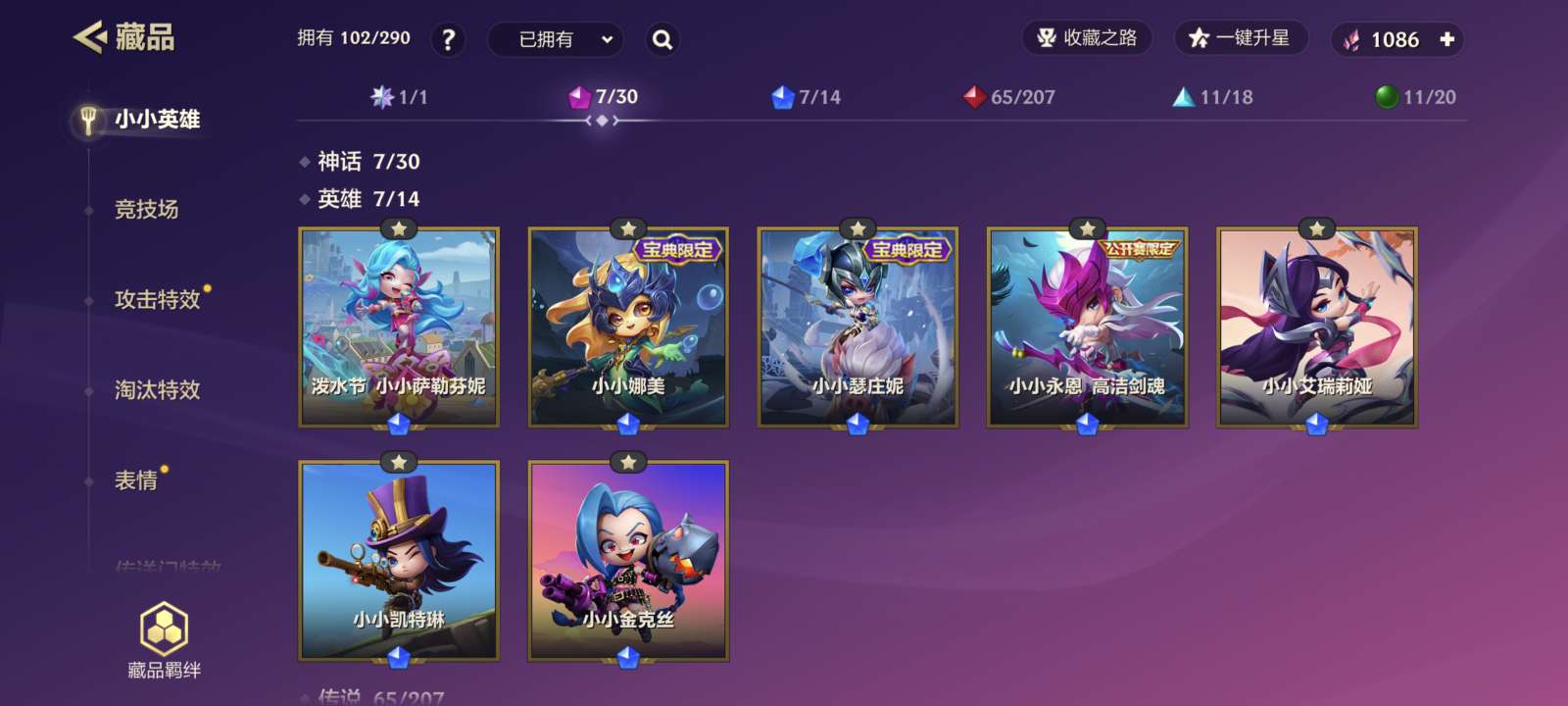Open the 表情 category

tap(136, 479)
